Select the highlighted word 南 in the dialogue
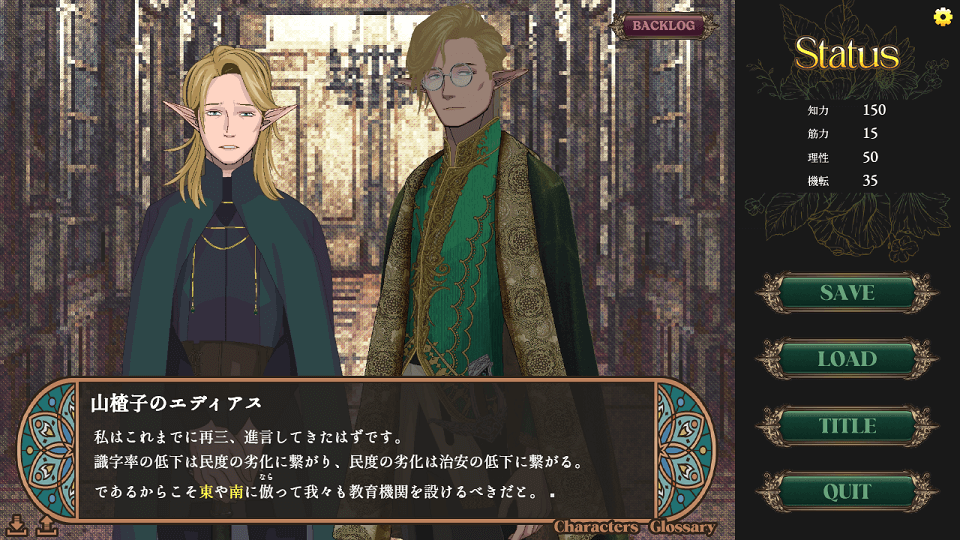The width and height of the screenshot is (960, 540). coord(237,492)
